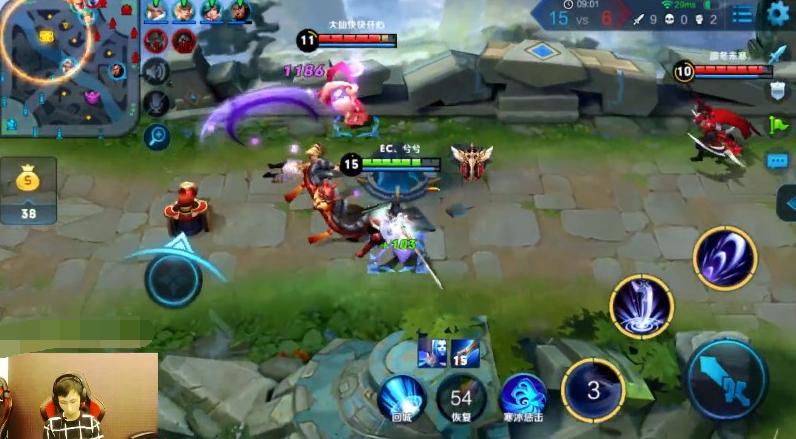Tap the Restore (恢复) heal button
The image size is (796, 439).
tap(461, 396)
